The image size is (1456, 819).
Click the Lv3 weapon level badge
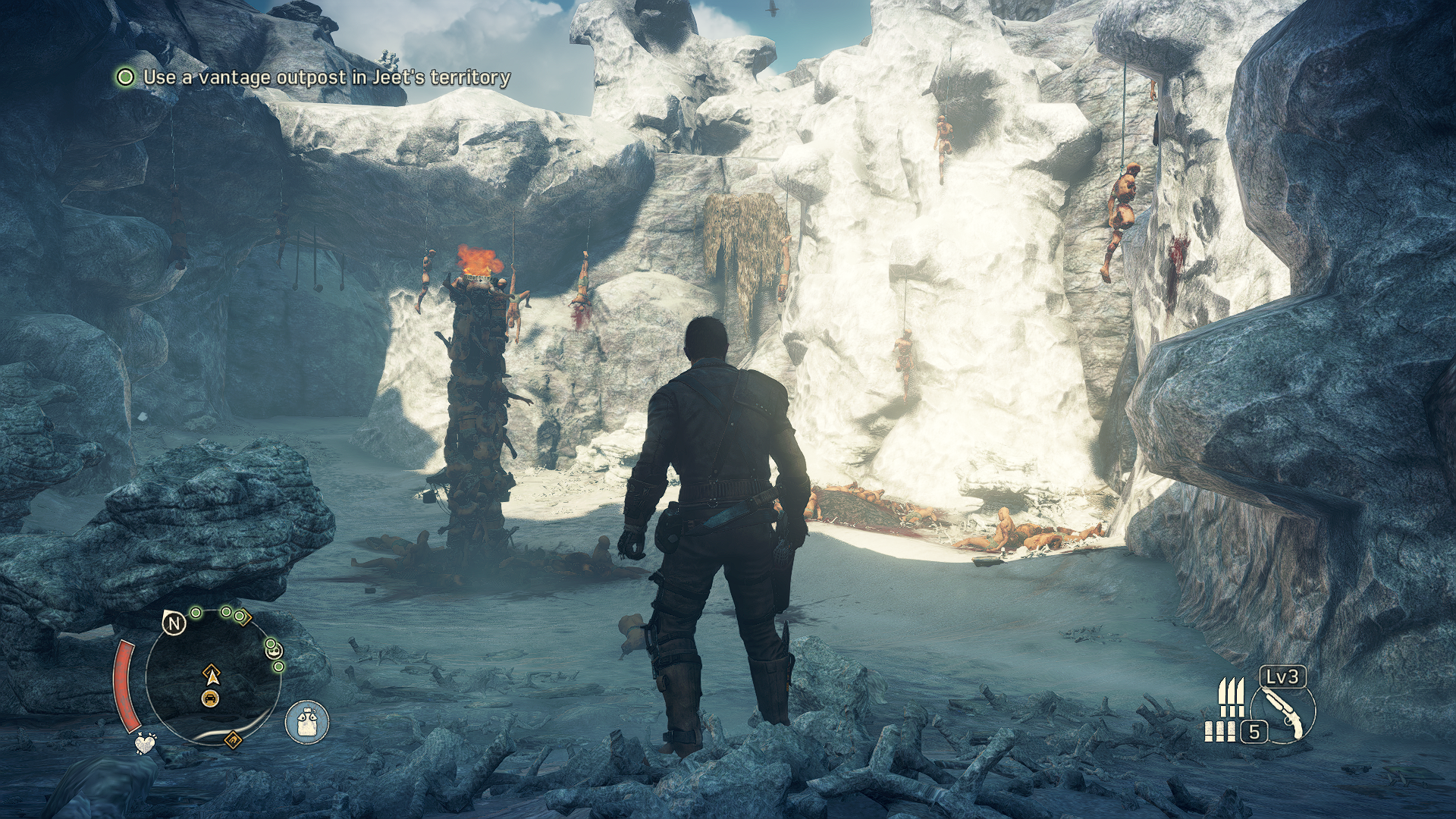pos(1283,676)
